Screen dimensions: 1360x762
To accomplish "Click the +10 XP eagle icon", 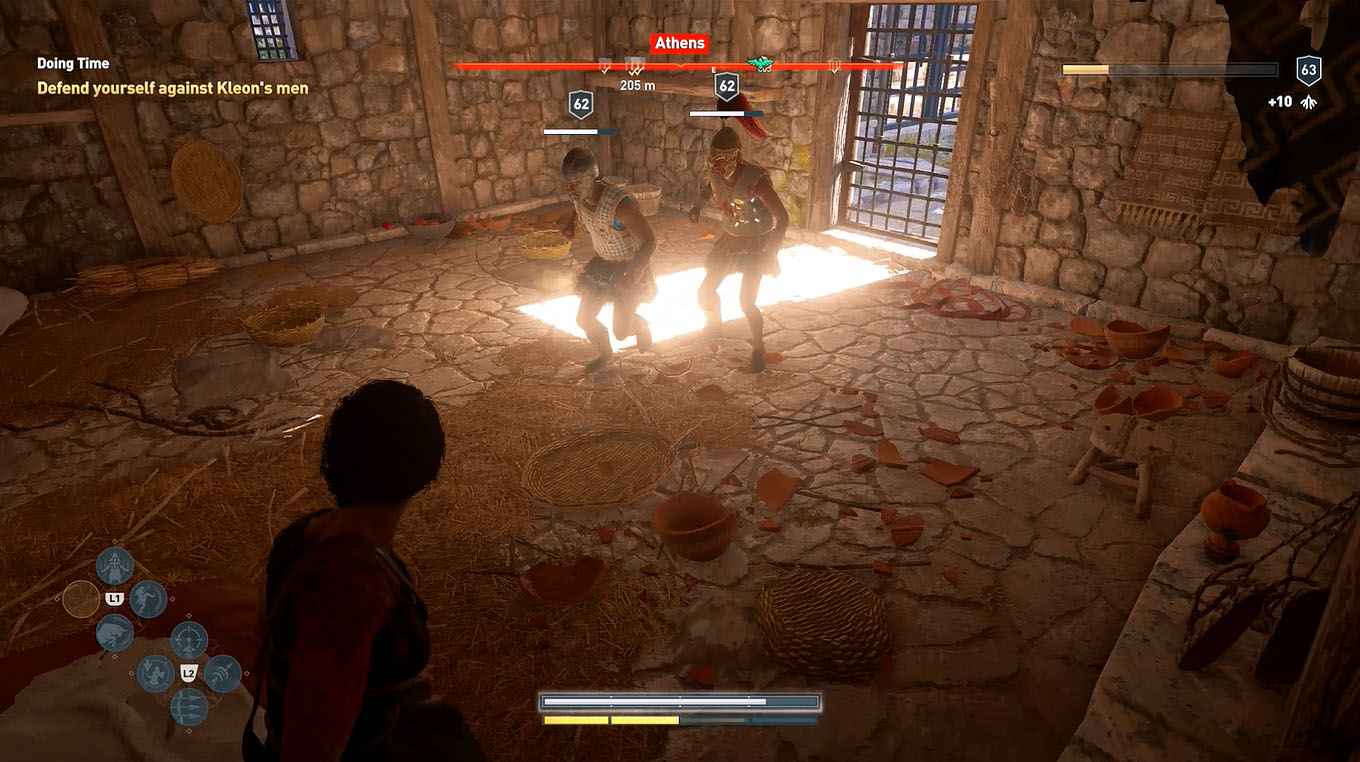I will (x=1308, y=101).
